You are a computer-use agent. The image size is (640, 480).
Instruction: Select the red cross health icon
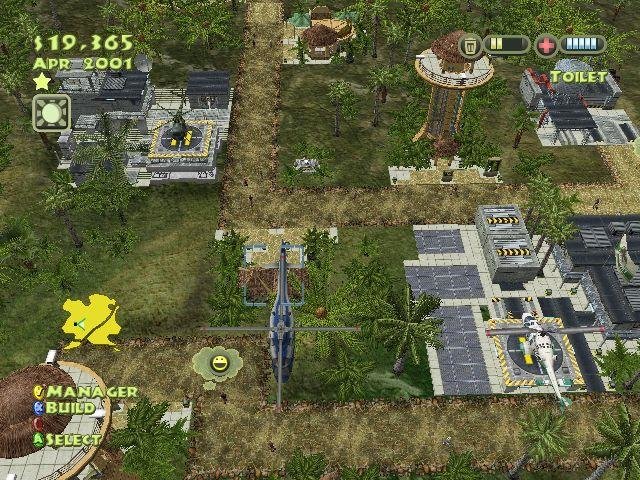coord(546,45)
